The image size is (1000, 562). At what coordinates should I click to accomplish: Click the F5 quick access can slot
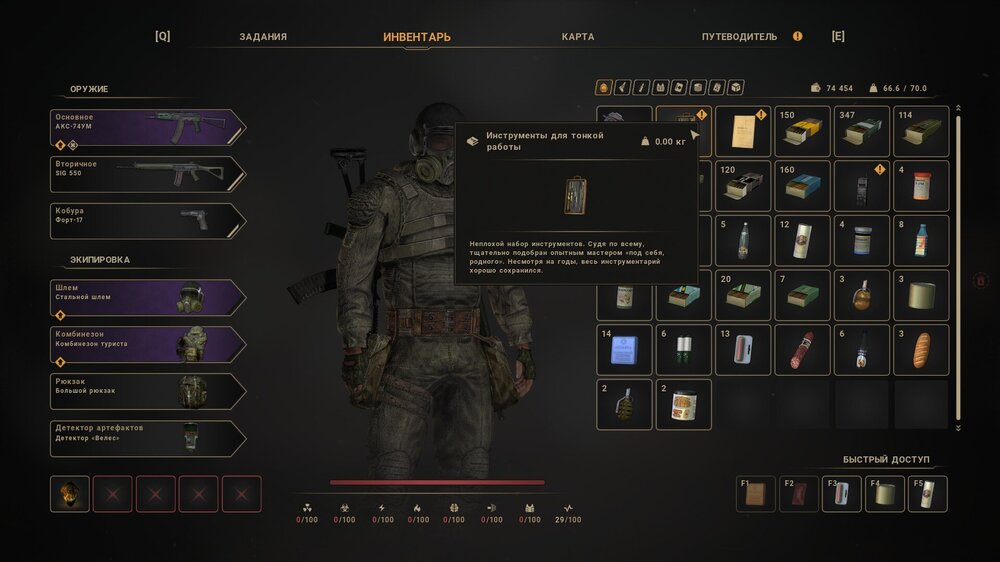927,494
